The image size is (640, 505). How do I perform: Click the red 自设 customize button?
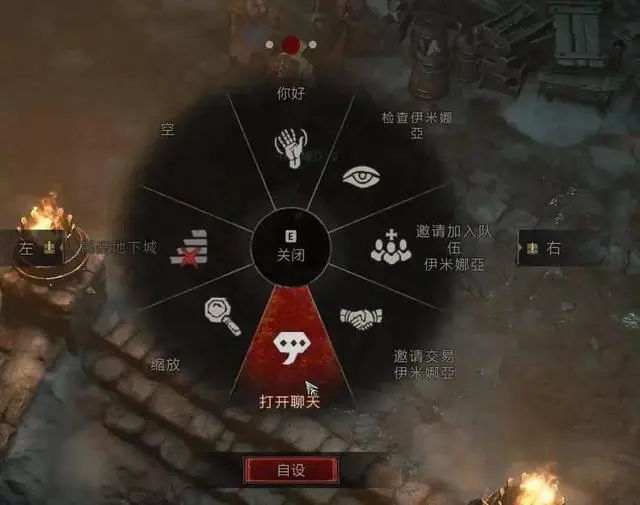click(x=291, y=468)
